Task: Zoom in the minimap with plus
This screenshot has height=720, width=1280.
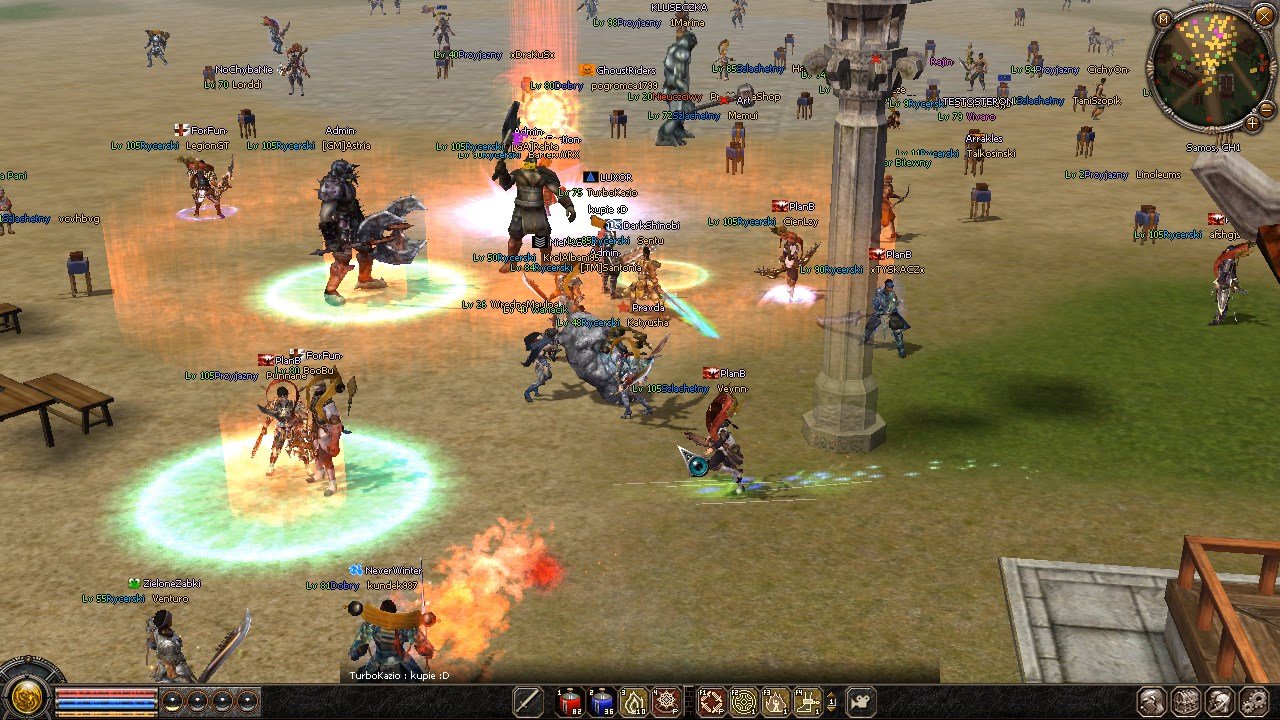Action: click(x=1252, y=124)
